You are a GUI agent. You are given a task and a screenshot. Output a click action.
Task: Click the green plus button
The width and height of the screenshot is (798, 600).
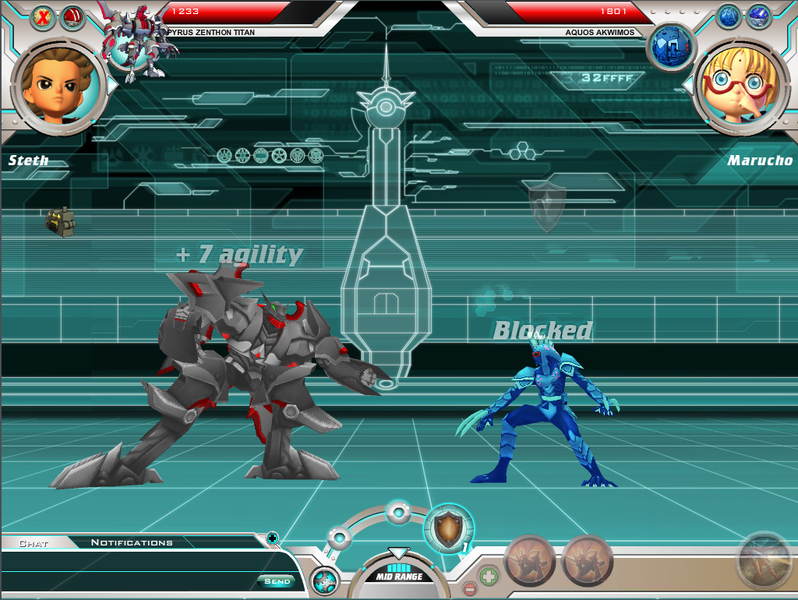(488, 577)
